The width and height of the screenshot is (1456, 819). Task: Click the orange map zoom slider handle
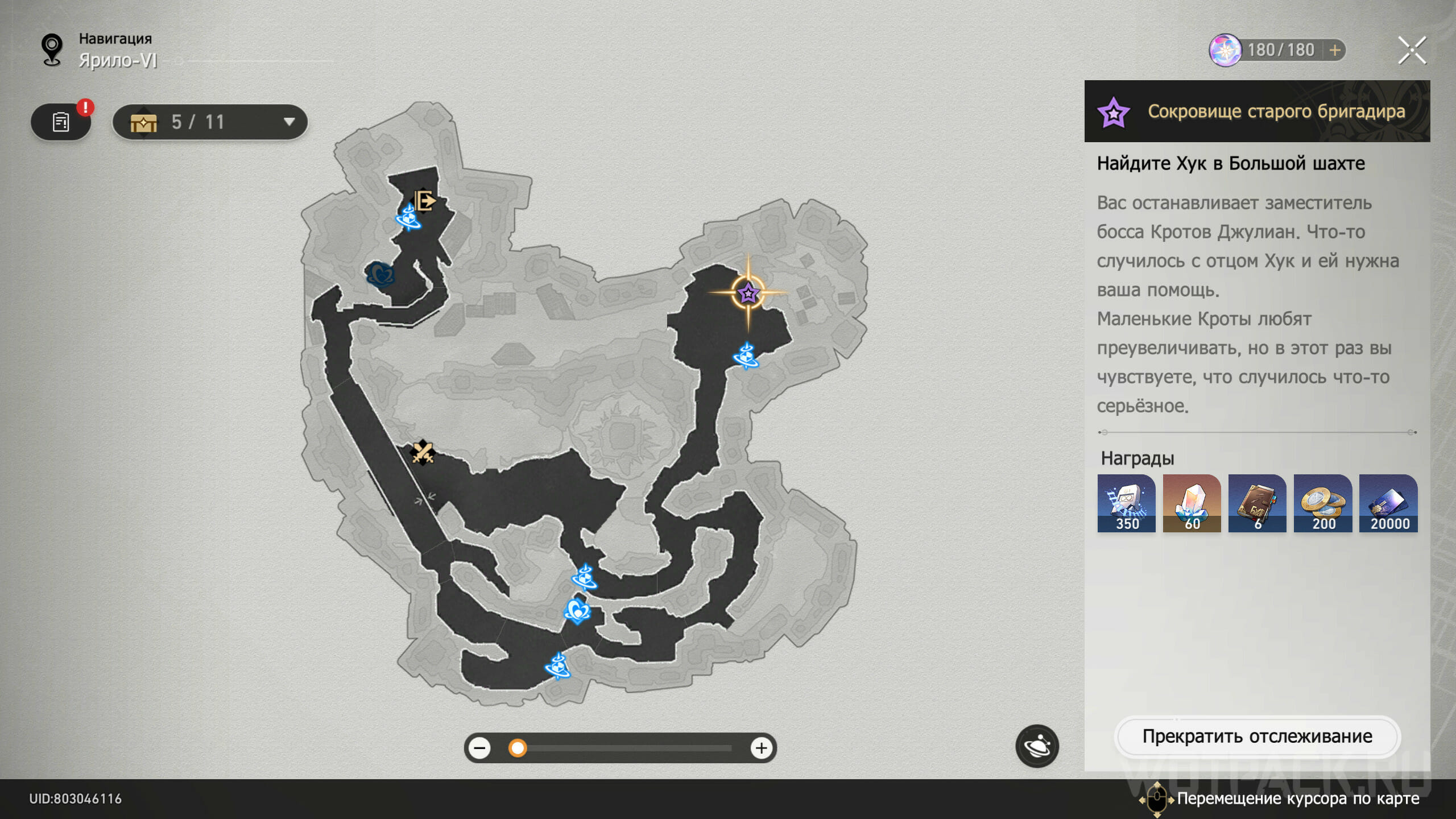click(x=518, y=748)
